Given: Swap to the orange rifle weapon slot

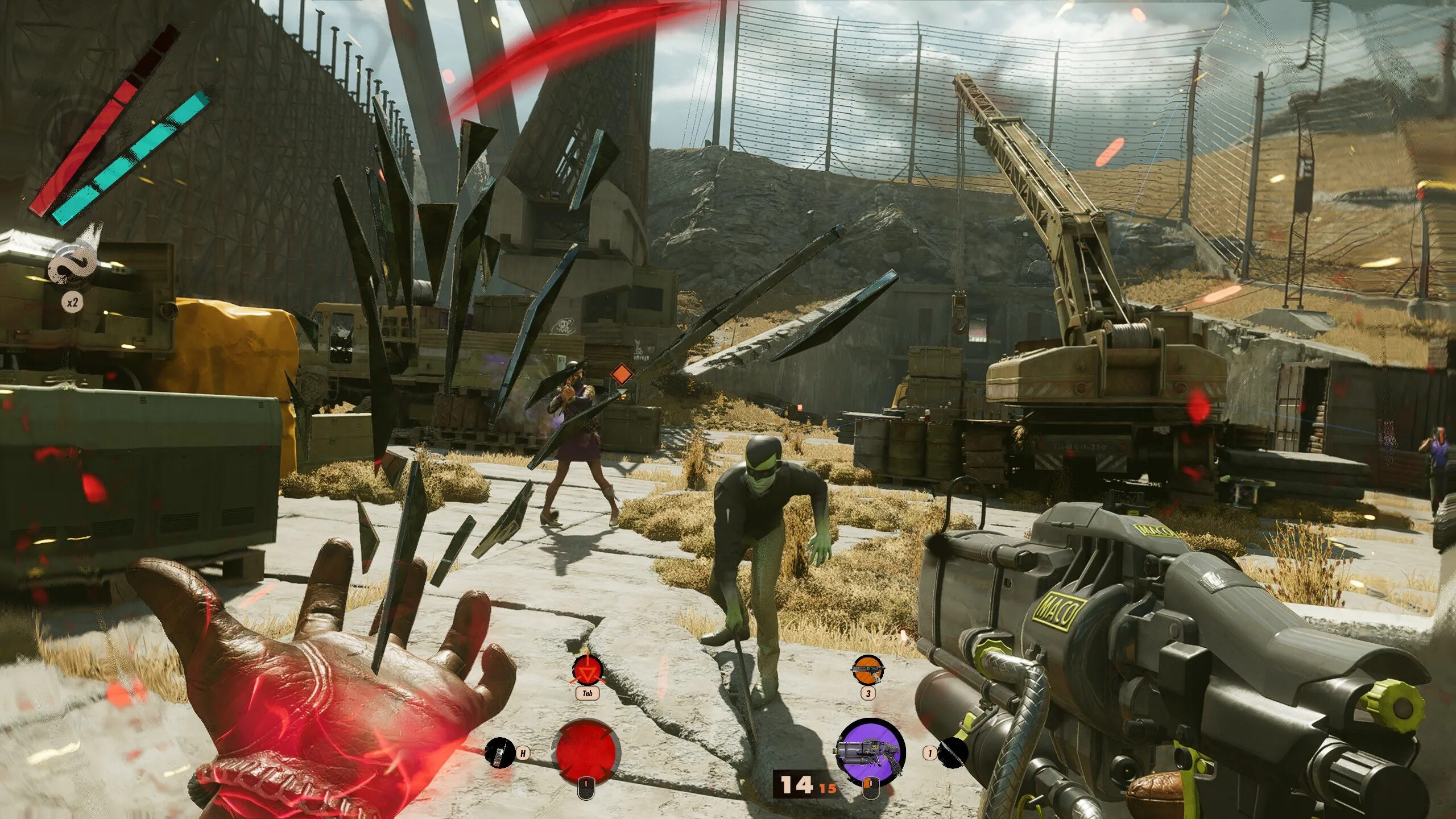Looking at the screenshot, I should pos(867,670).
